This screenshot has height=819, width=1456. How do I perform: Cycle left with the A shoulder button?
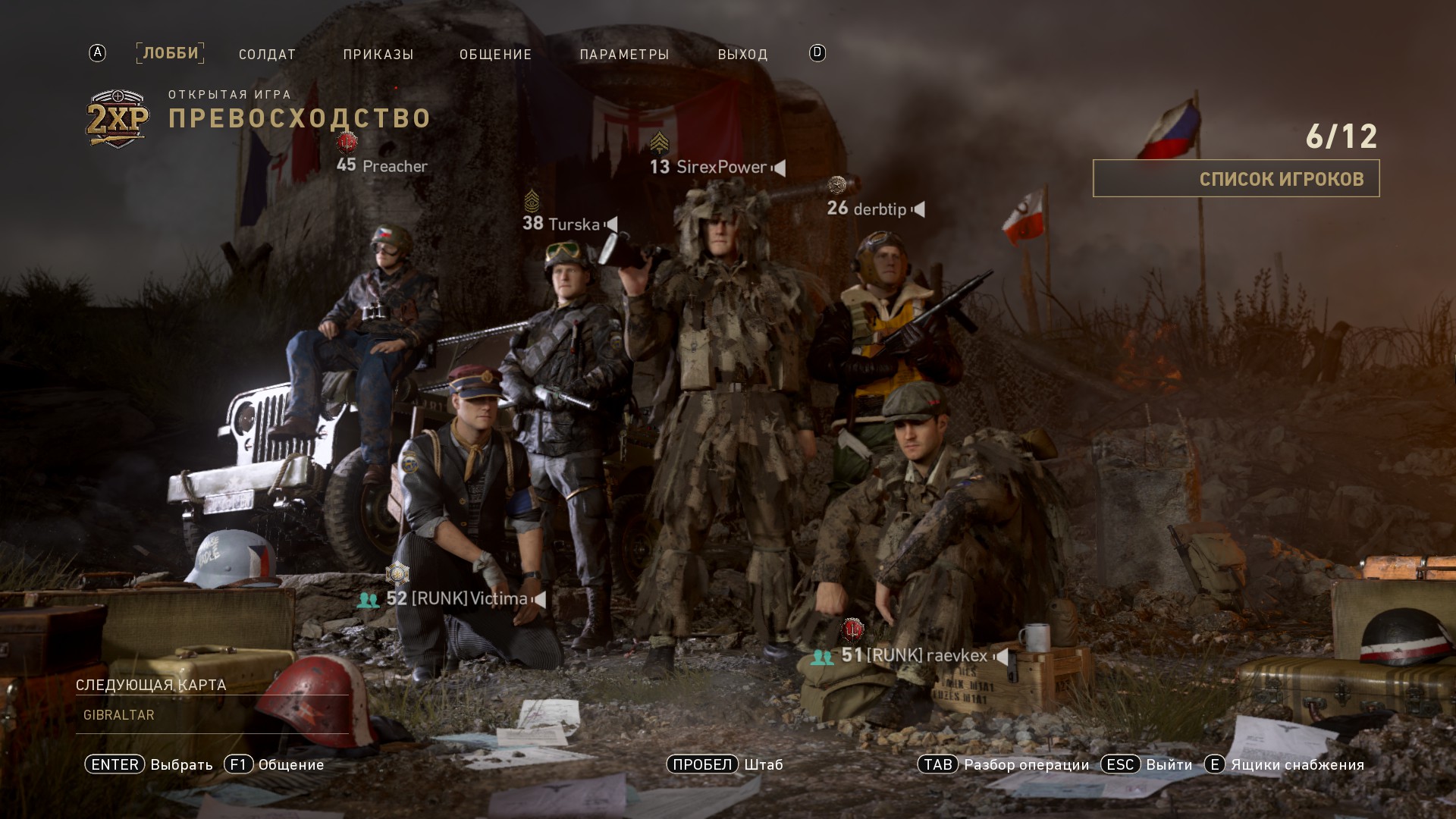click(96, 53)
